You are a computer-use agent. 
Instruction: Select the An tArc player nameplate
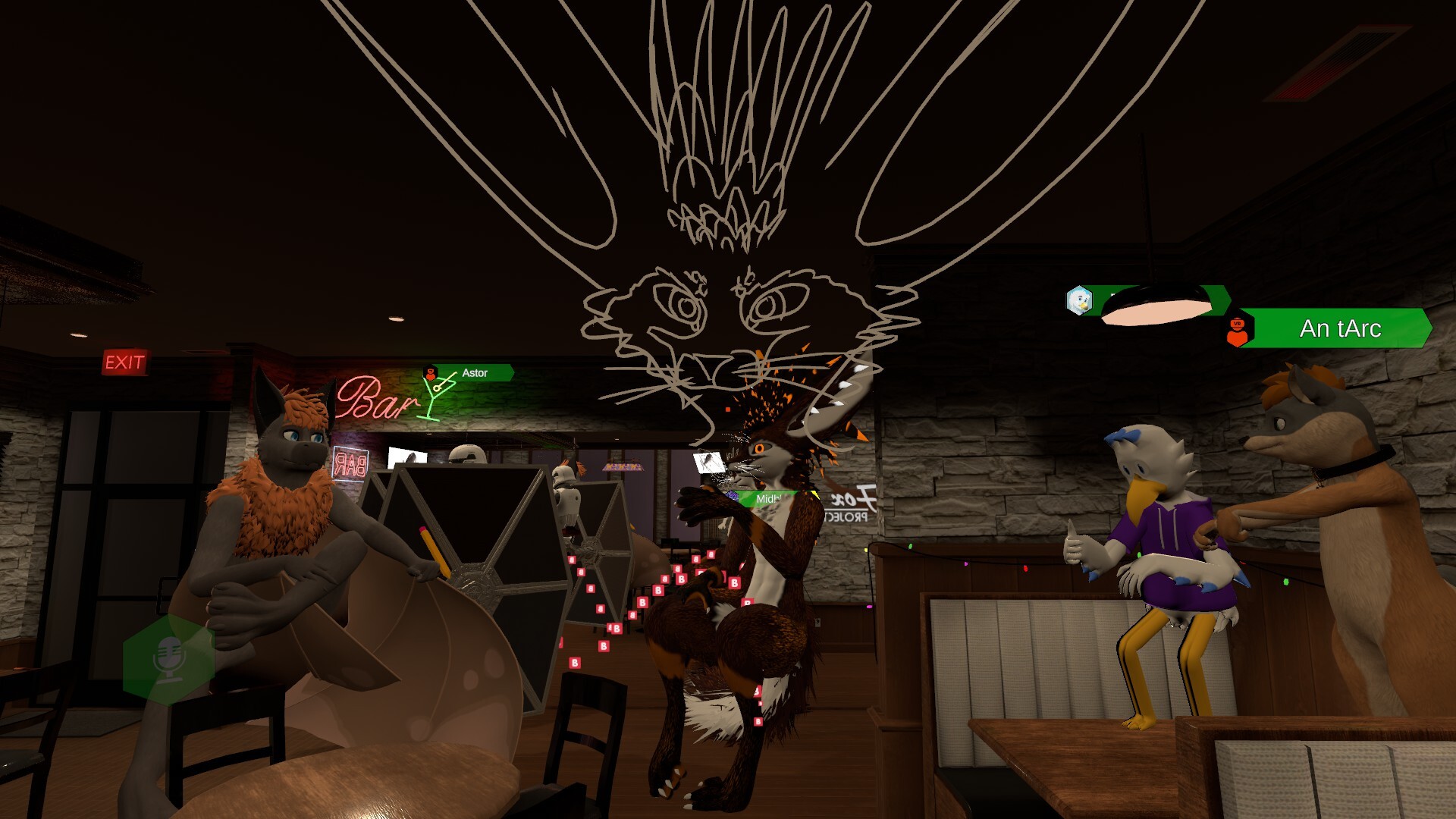[x=1339, y=328]
